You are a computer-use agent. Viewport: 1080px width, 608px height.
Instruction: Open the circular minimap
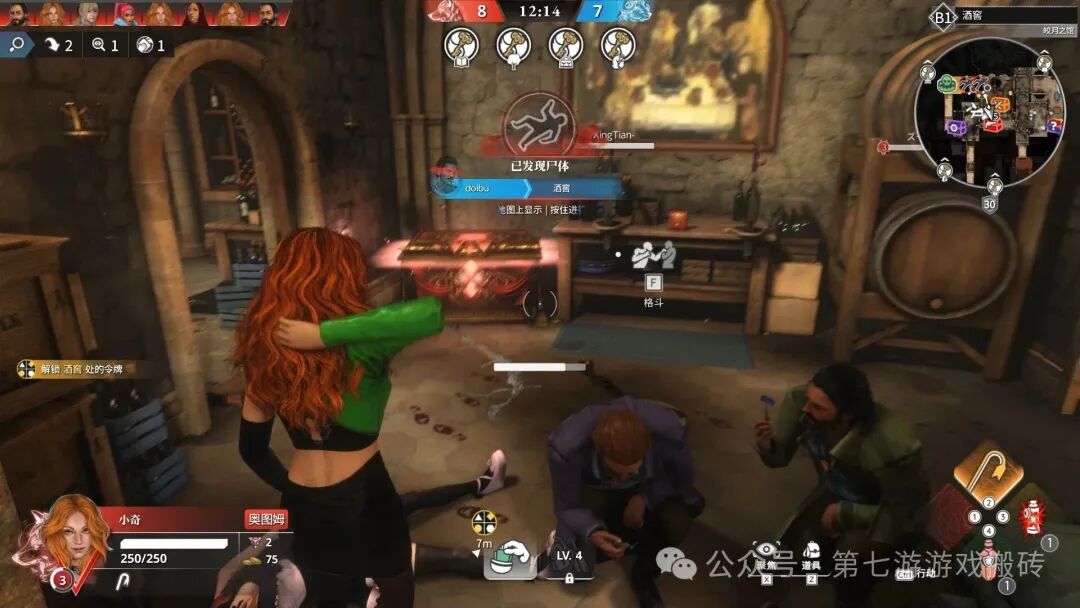pos(988,112)
